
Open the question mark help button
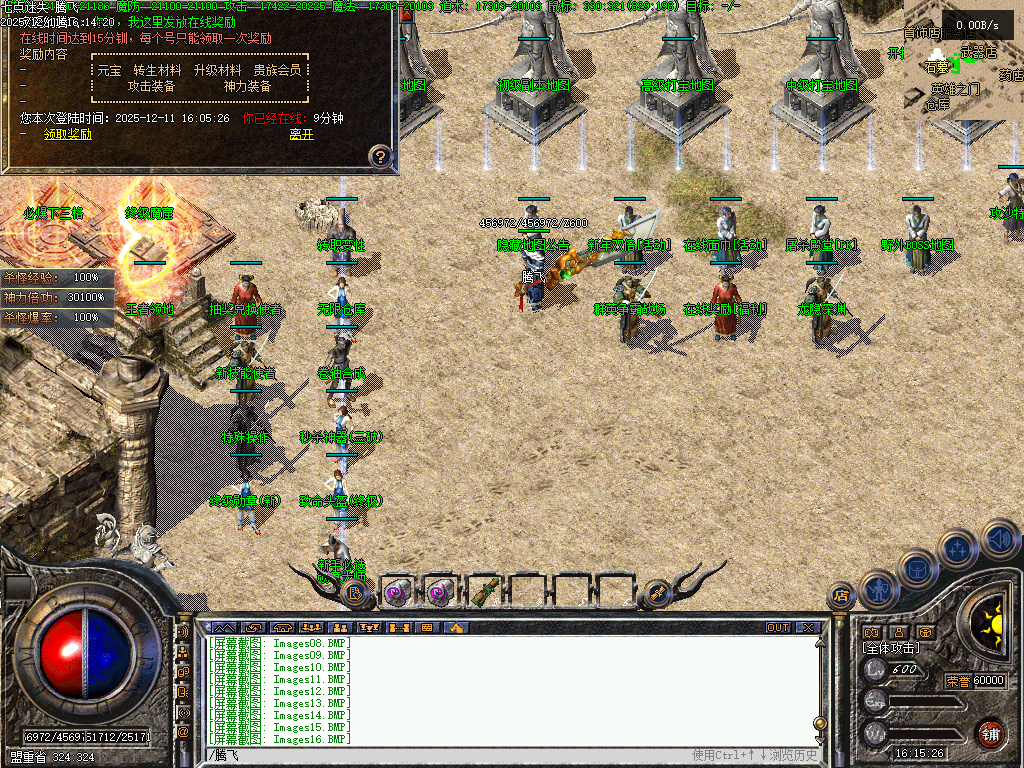click(x=379, y=155)
